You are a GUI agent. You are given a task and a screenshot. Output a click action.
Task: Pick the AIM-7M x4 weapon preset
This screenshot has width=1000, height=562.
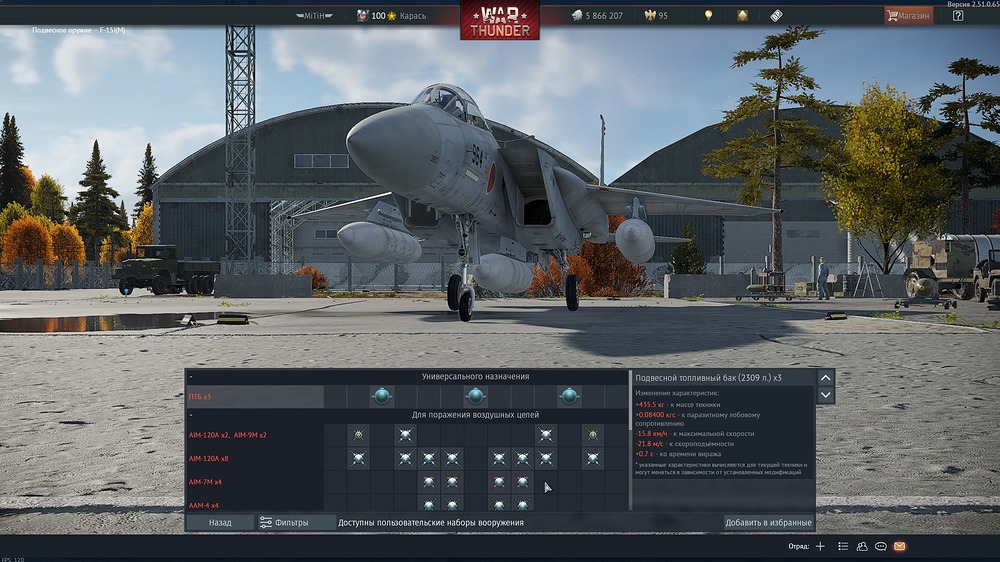click(x=255, y=482)
